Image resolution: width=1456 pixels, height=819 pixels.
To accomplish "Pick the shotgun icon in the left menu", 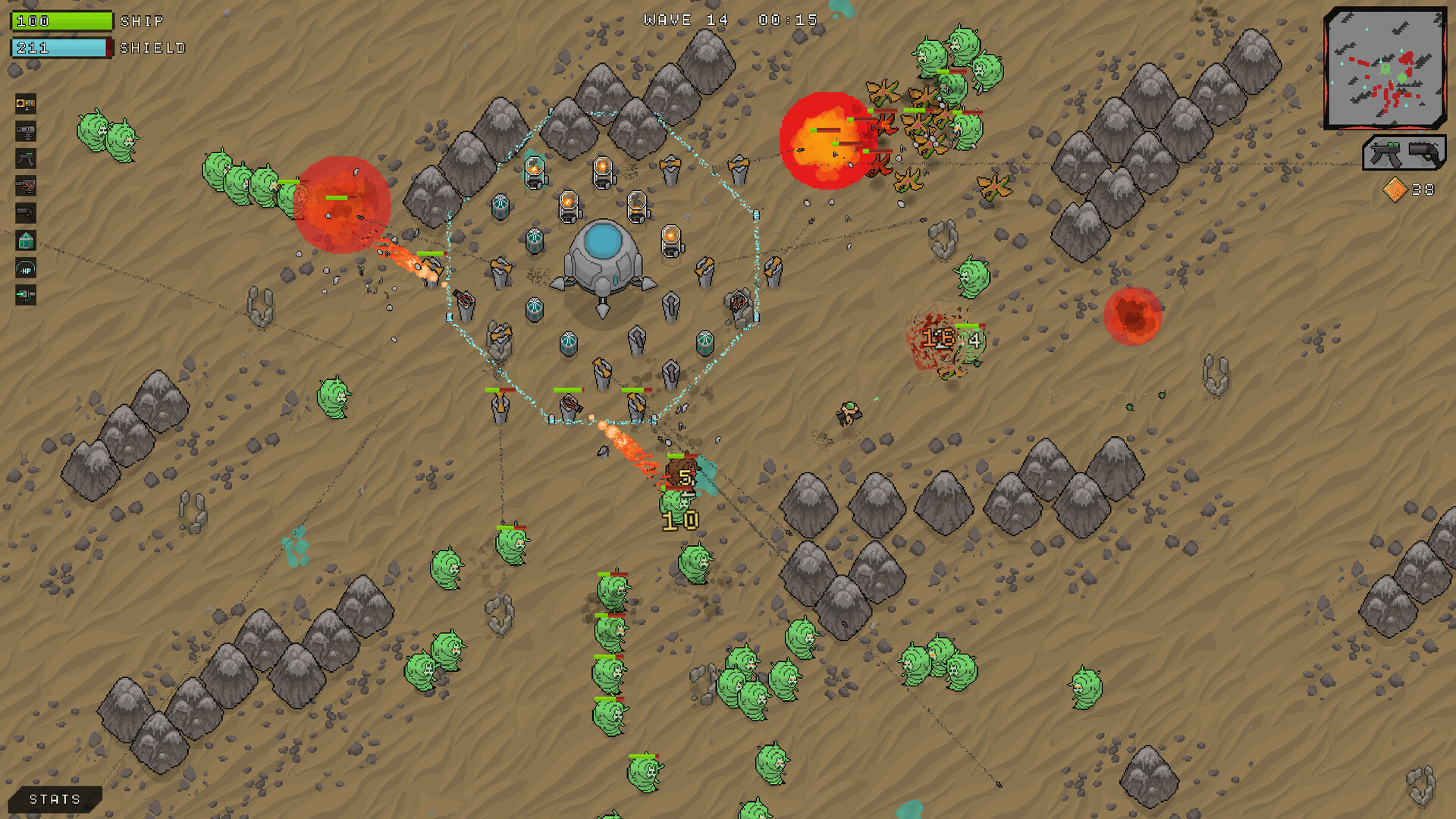I will click(x=25, y=213).
